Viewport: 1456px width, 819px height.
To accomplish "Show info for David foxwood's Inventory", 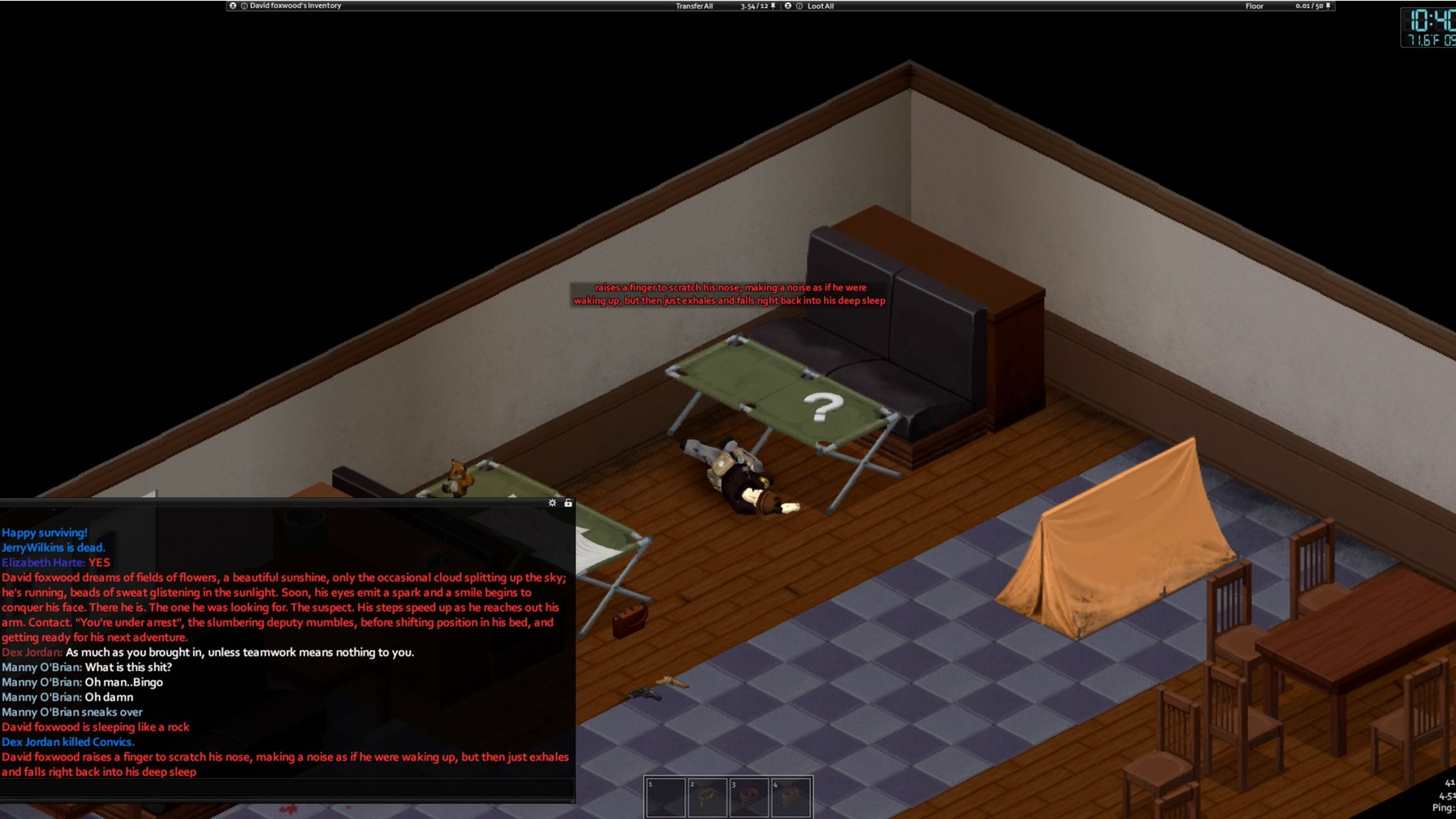I will point(244,6).
